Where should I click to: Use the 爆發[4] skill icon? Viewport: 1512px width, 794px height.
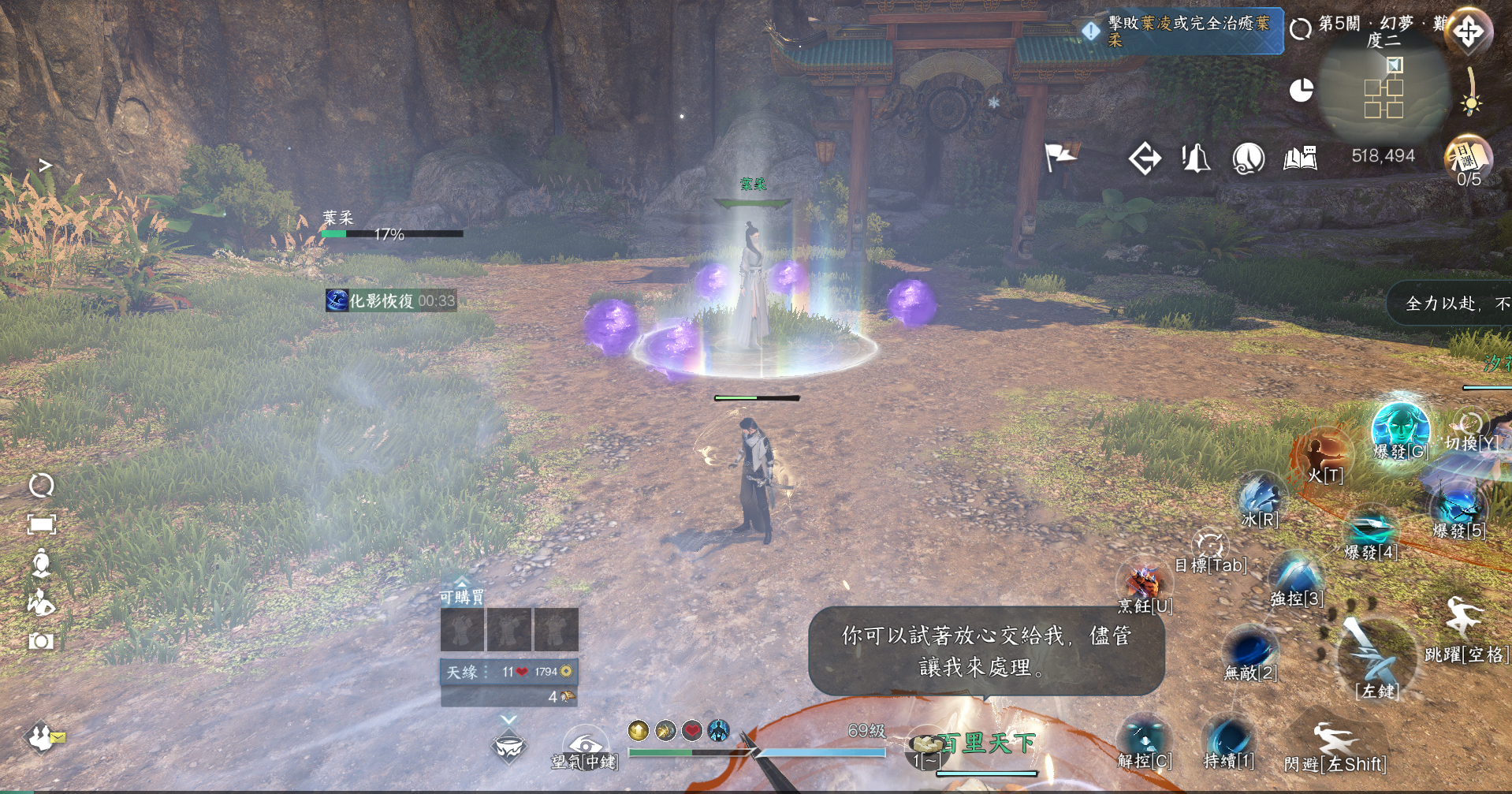click(1370, 529)
